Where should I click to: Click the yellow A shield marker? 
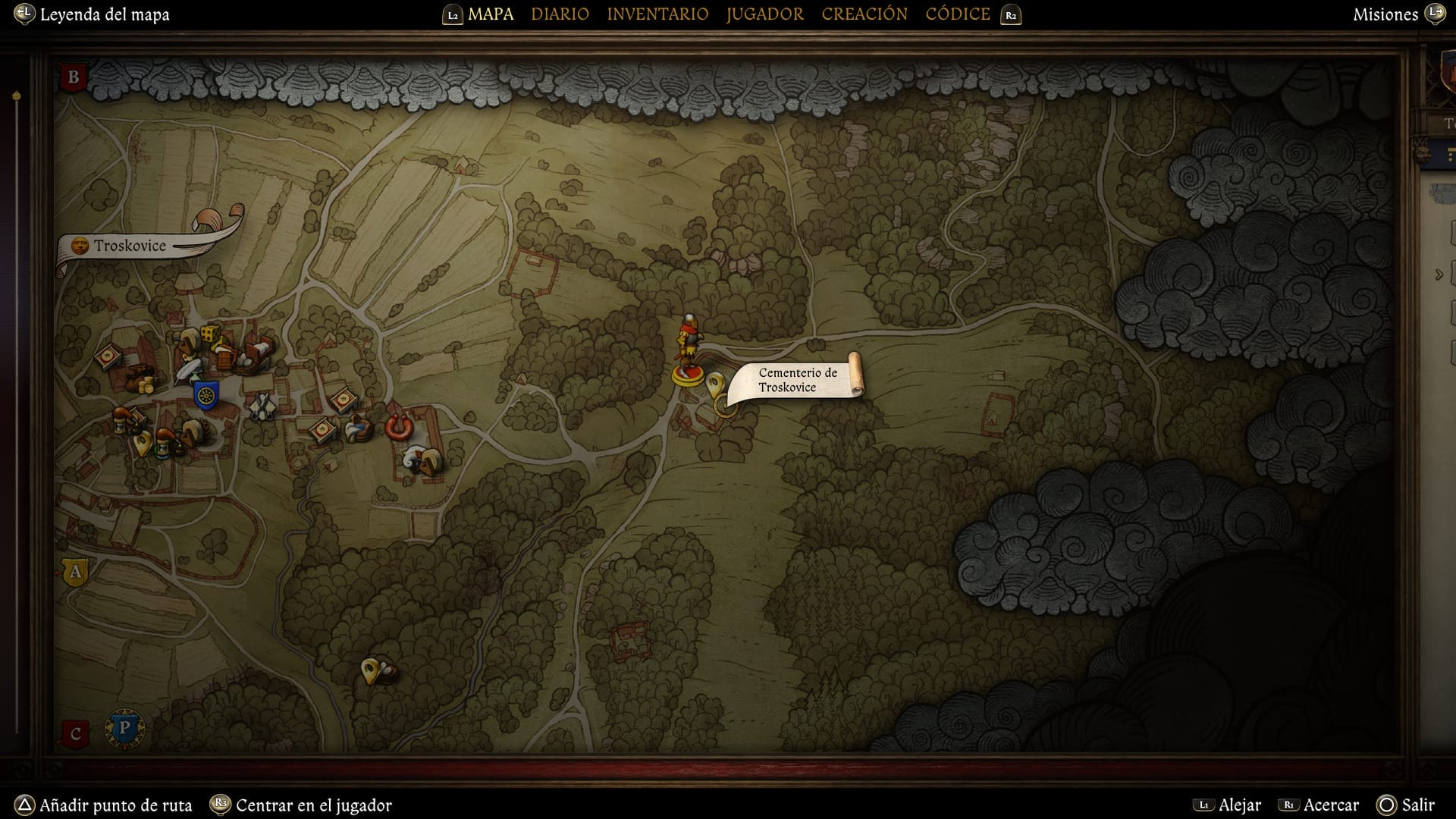pyautogui.click(x=75, y=572)
